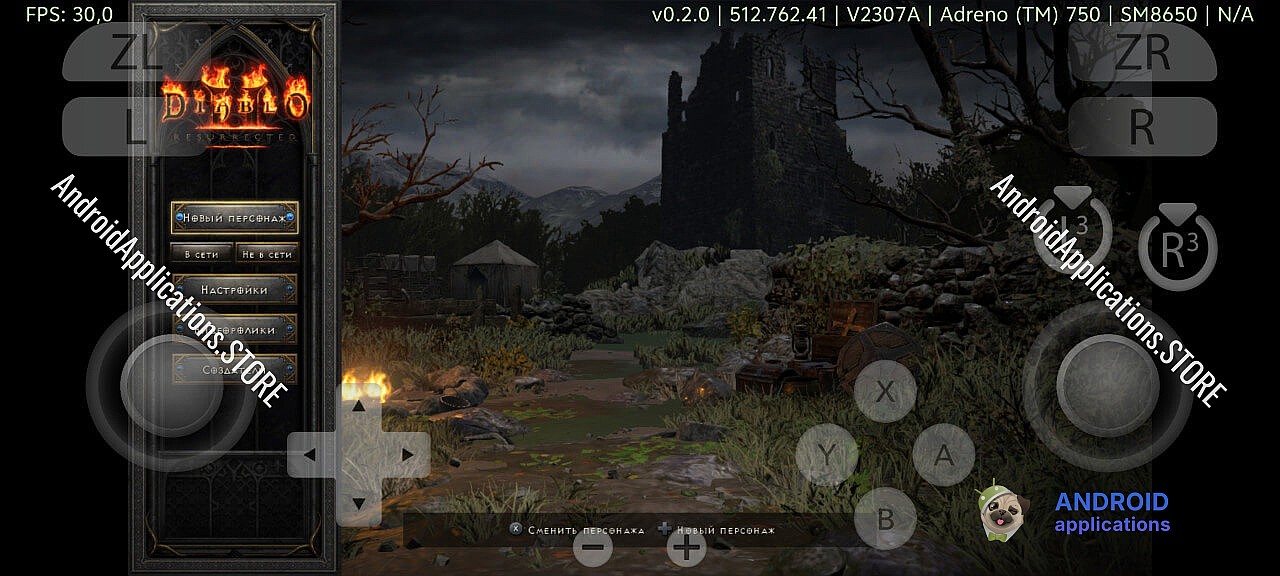Open the Видеоролики cinematics menu
Image resolution: width=1280 pixels, height=576 pixels.
[235, 329]
